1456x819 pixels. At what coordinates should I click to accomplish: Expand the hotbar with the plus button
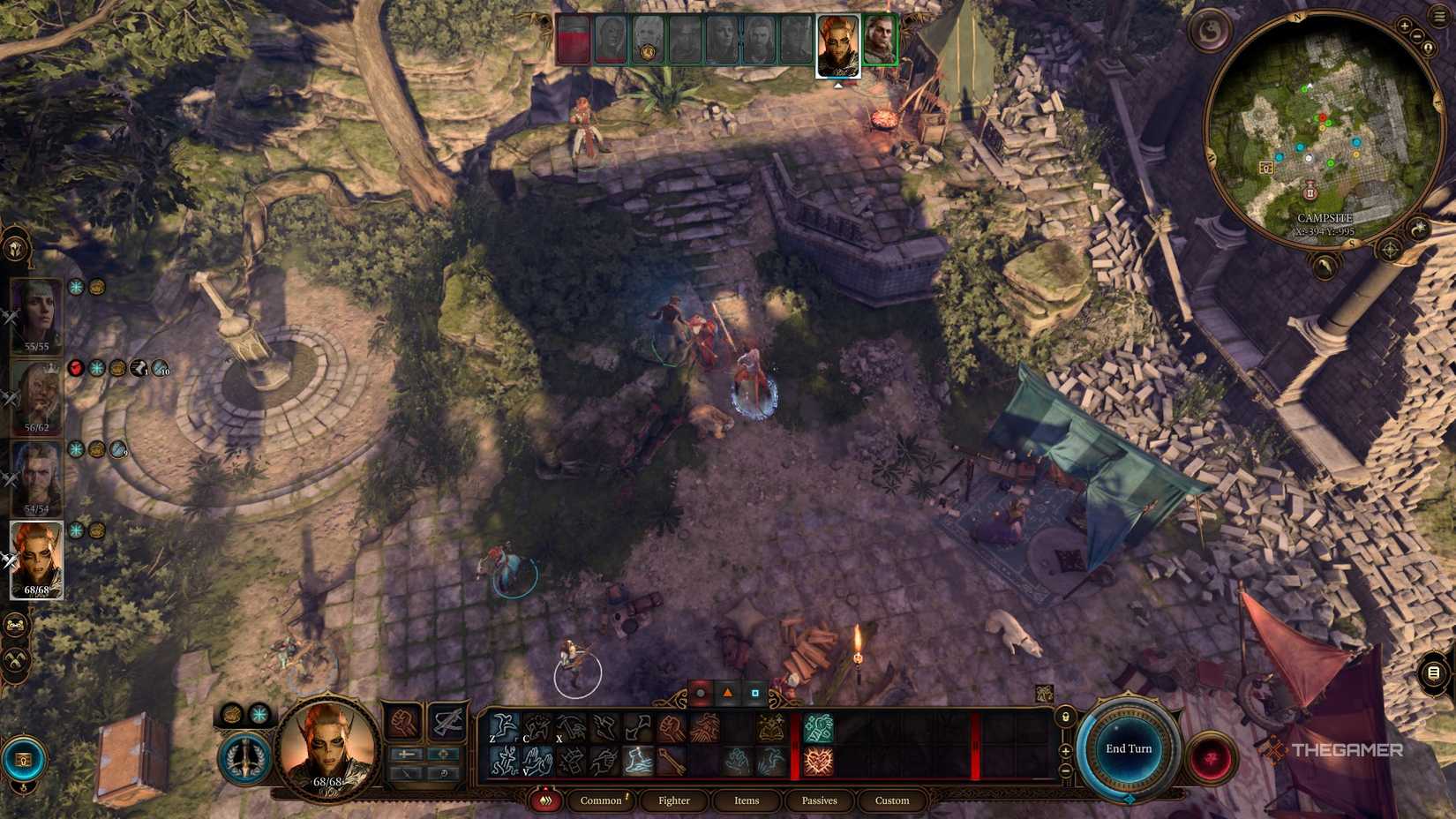(x=1065, y=751)
